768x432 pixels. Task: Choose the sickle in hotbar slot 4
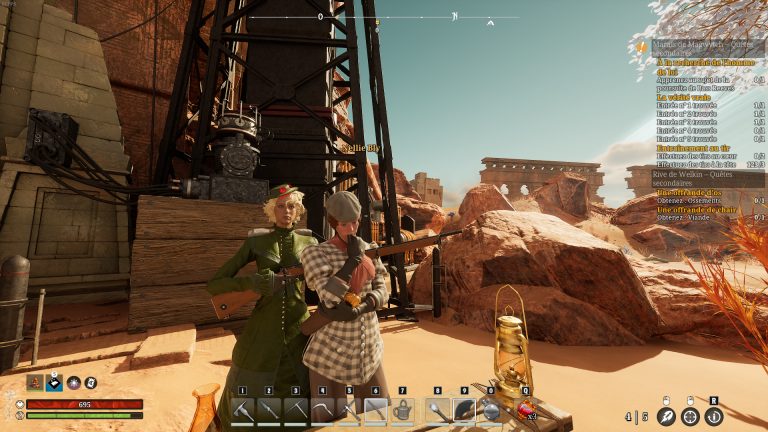point(322,410)
